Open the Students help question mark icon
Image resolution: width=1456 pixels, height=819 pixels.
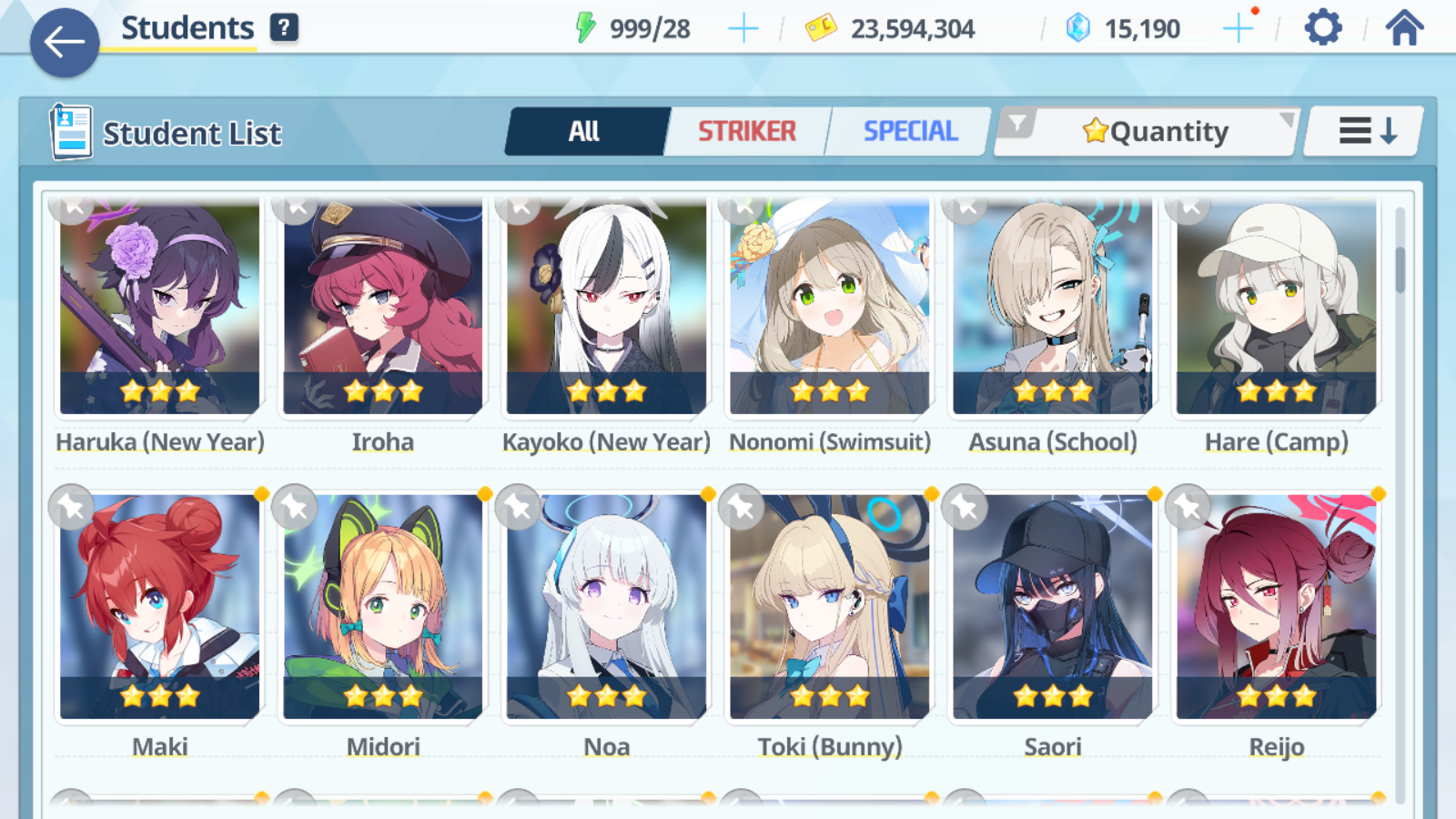tap(285, 26)
